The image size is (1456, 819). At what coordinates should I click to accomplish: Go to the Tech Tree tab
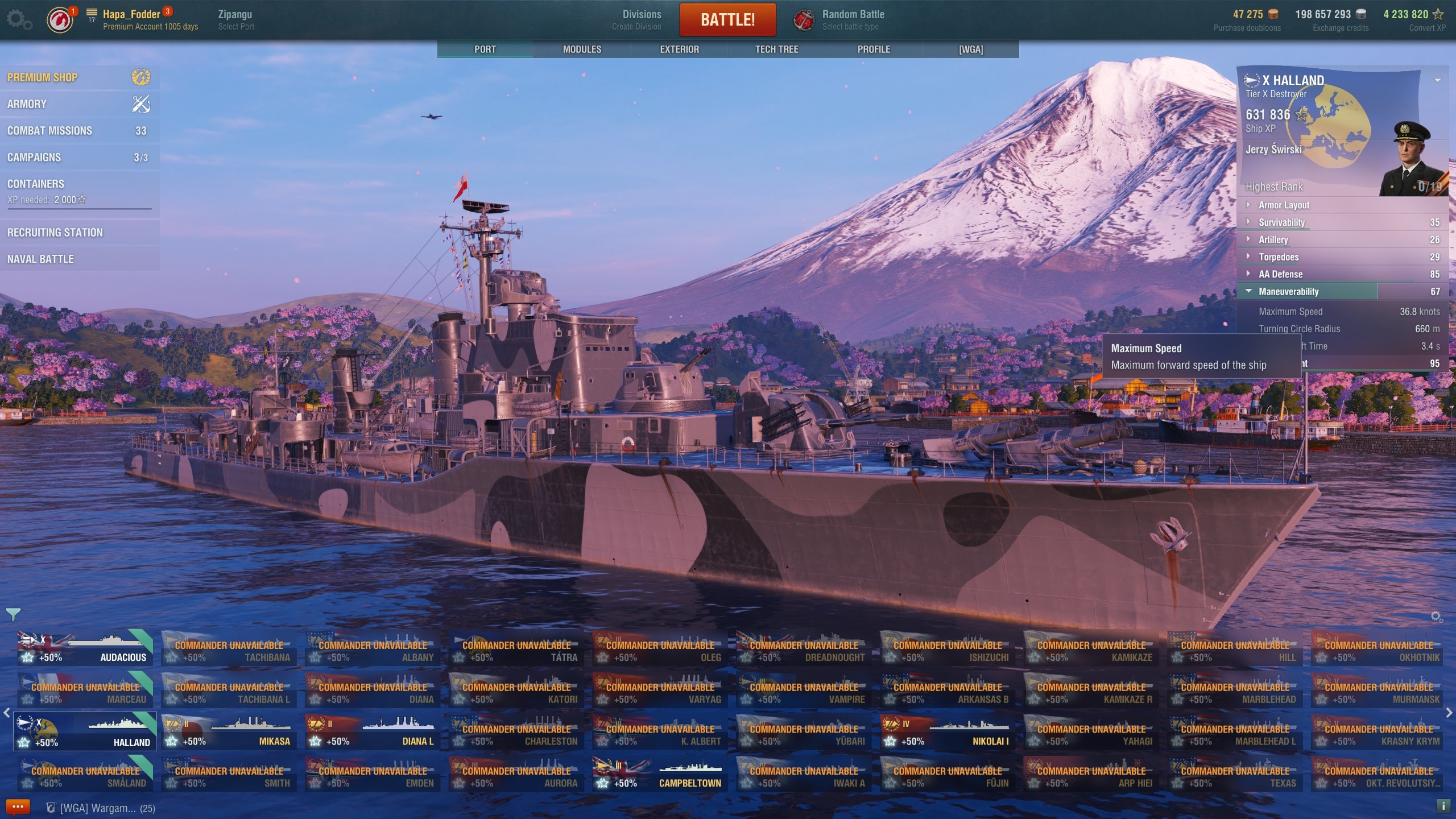click(776, 49)
